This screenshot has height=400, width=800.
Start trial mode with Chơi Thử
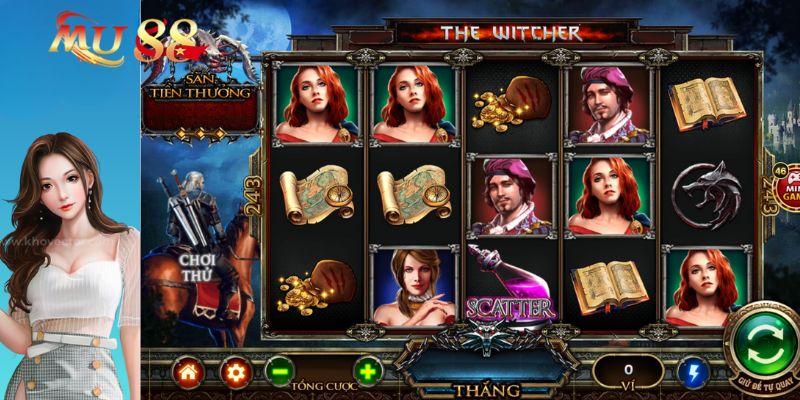coord(200,267)
